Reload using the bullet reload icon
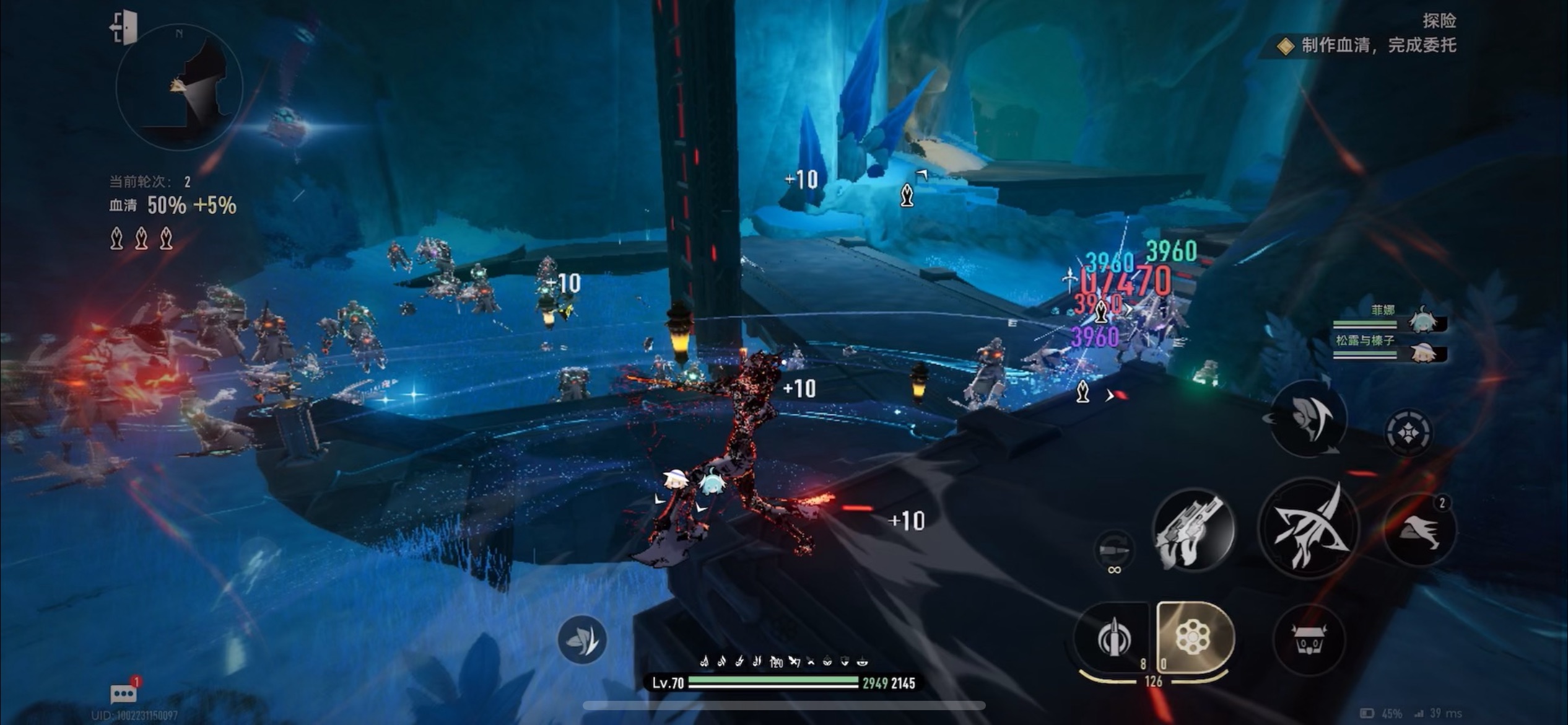This screenshot has height=725, width=1568. tap(1113, 550)
